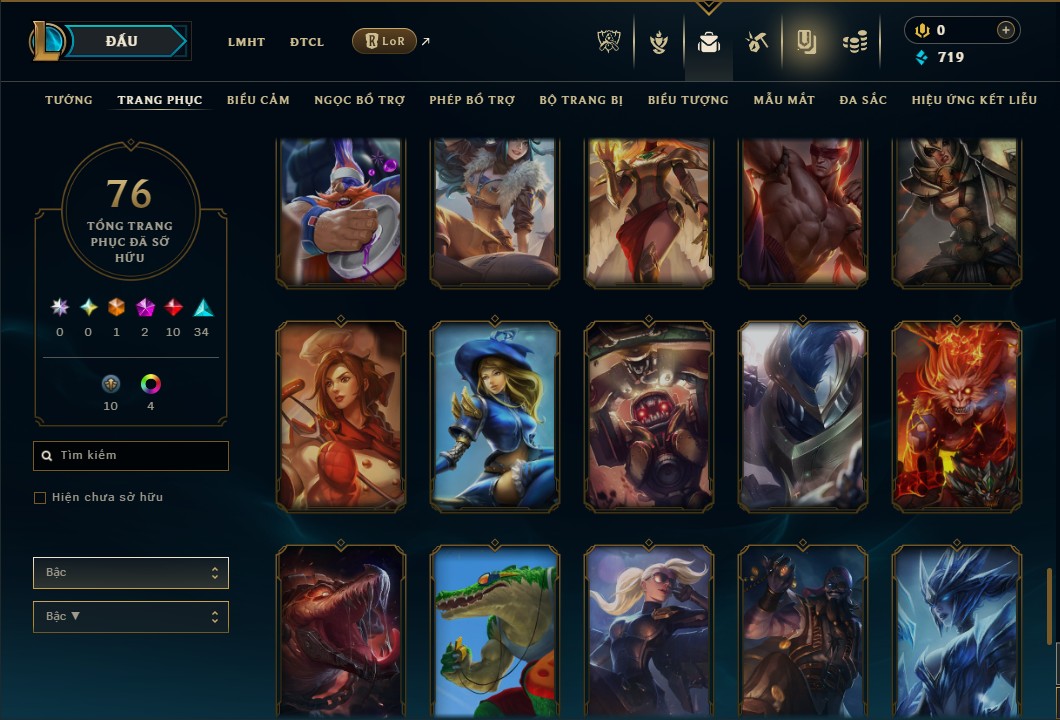Open the BIỂU CẢM tab
The width and height of the screenshot is (1060, 720).
coord(258,100)
